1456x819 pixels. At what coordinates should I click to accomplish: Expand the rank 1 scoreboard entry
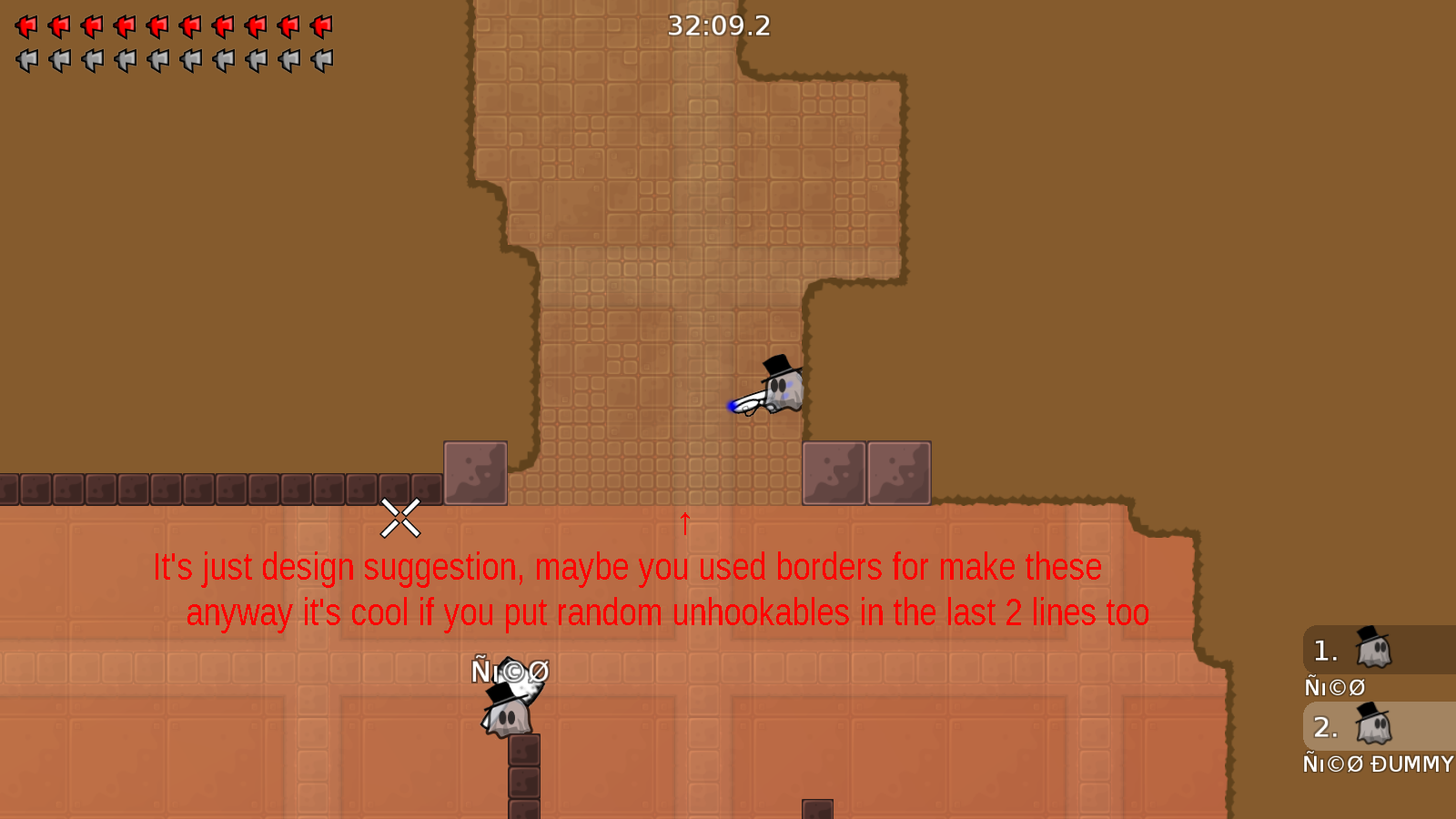click(x=1356, y=650)
